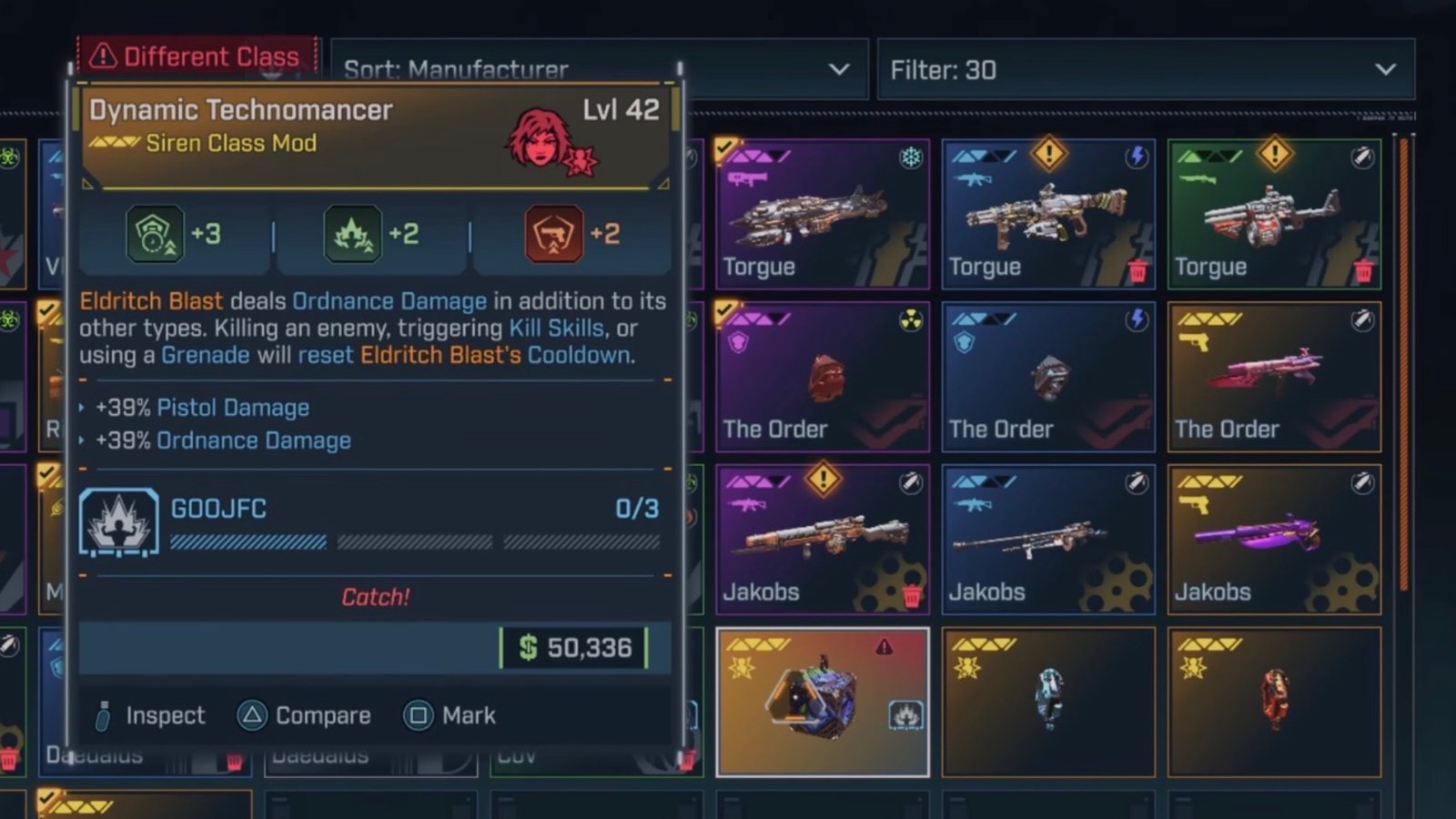Screen dimensions: 1456x819
Task: Choose the gold class mod with red item
Action: [x=1274, y=702]
